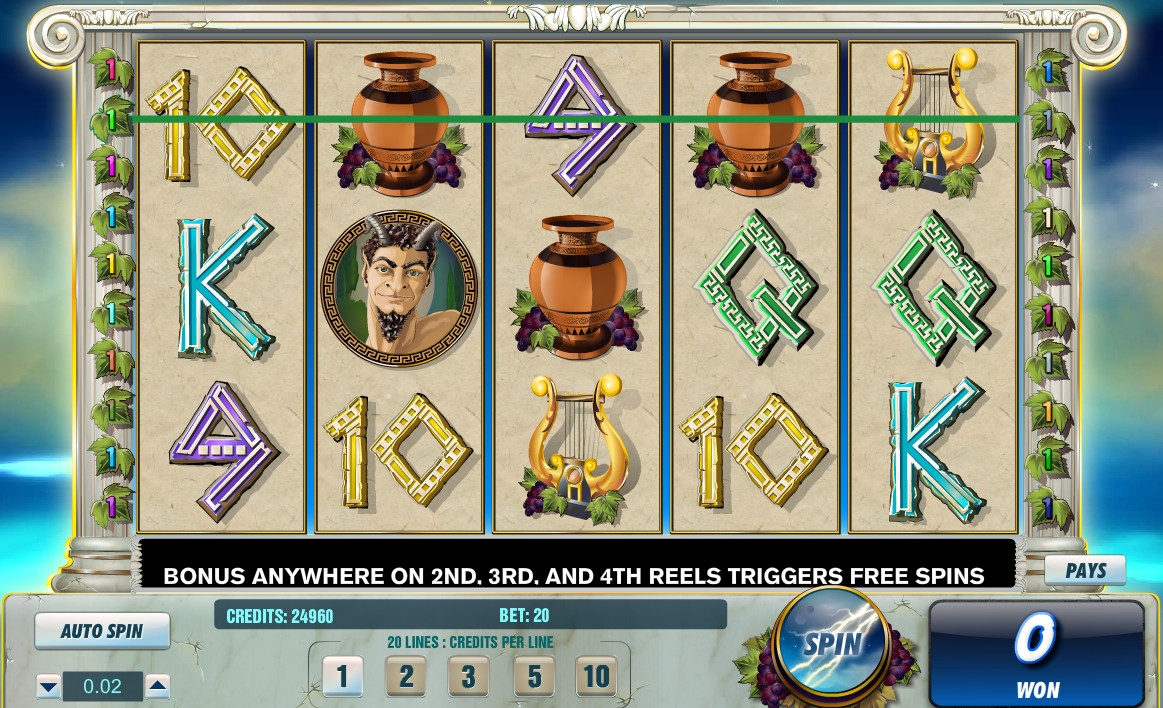Choose 2 credits per line

[x=405, y=677]
